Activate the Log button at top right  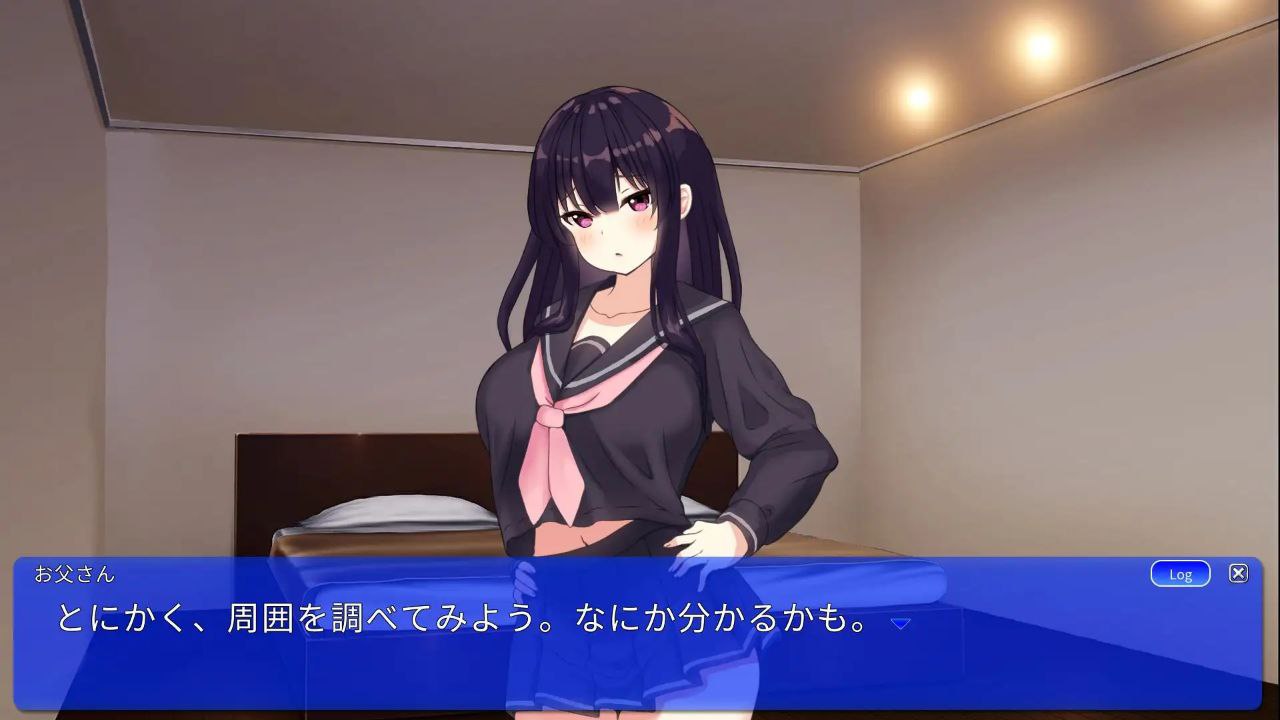1180,574
